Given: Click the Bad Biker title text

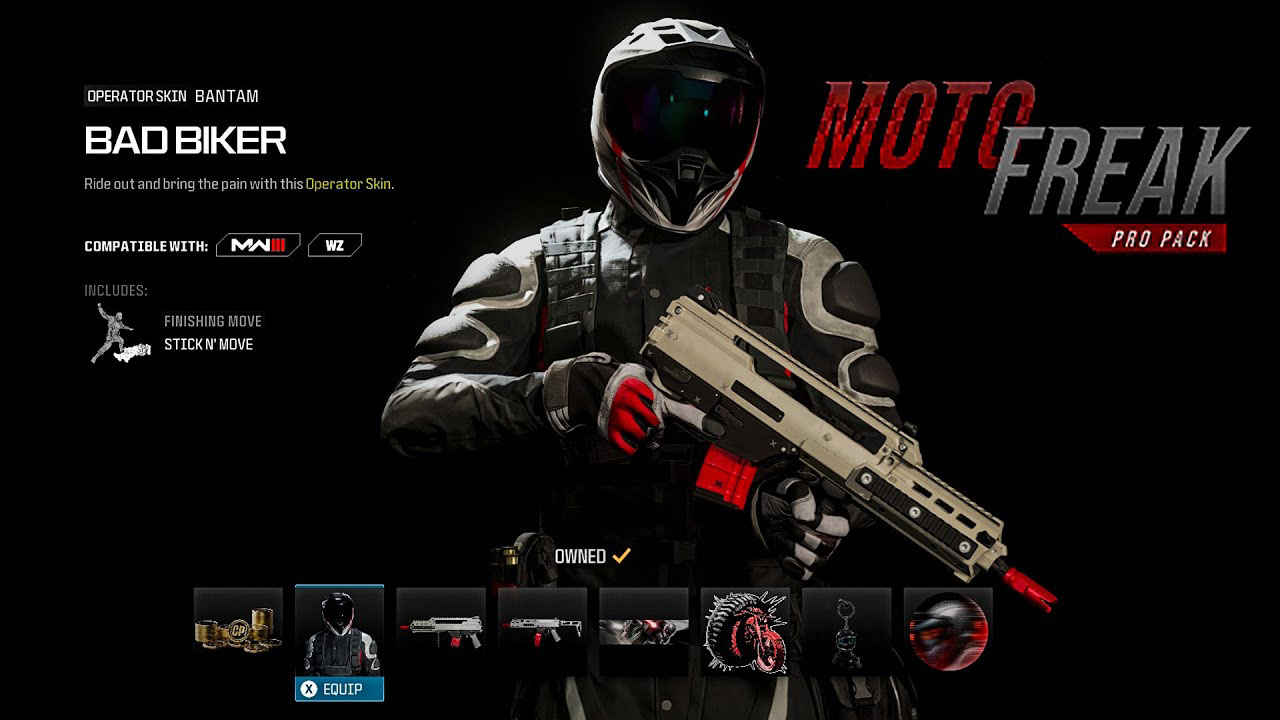Looking at the screenshot, I should pos(184,141).
